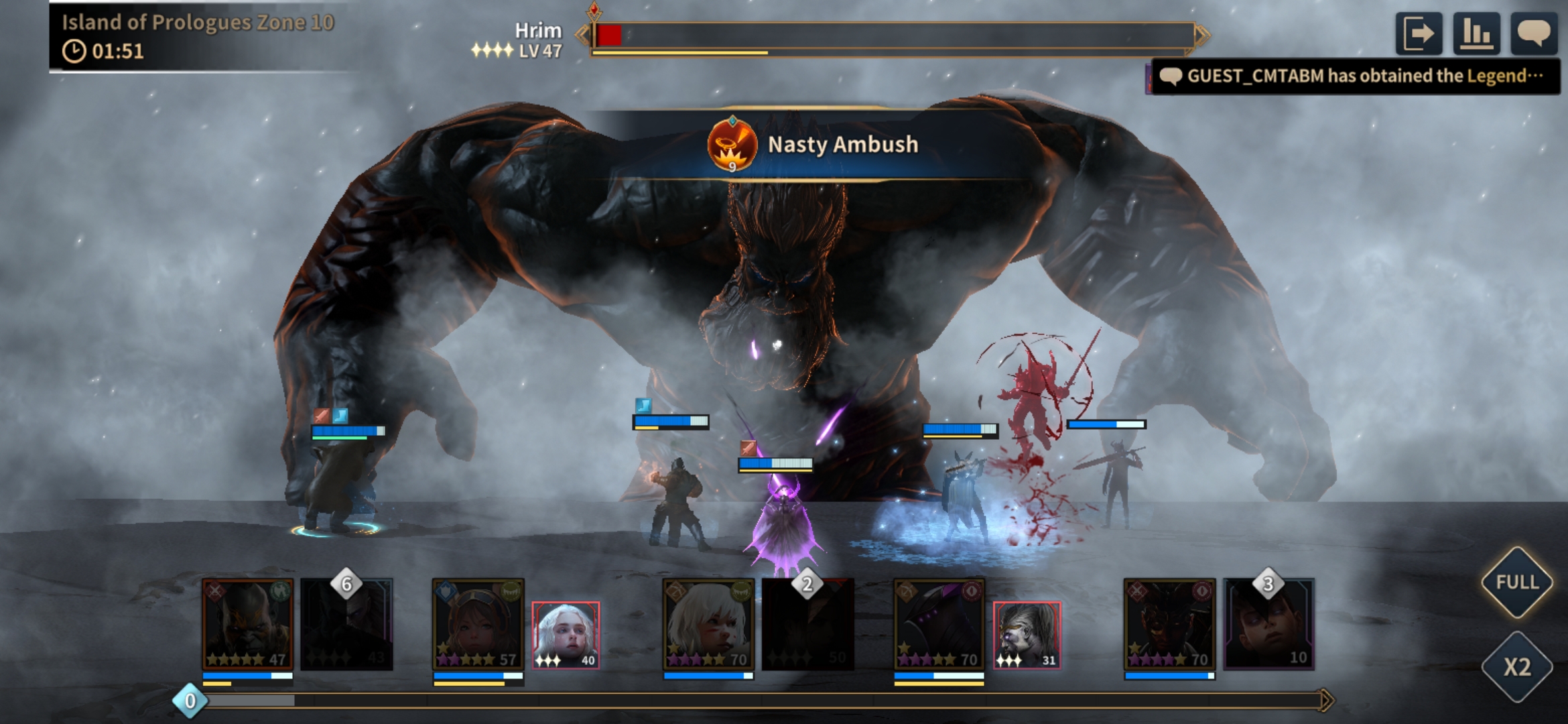Click the Nasty Ambush skill icon
Image resolution: width=1568 pixels, height=724 pixels.
[x=732, y=145]
